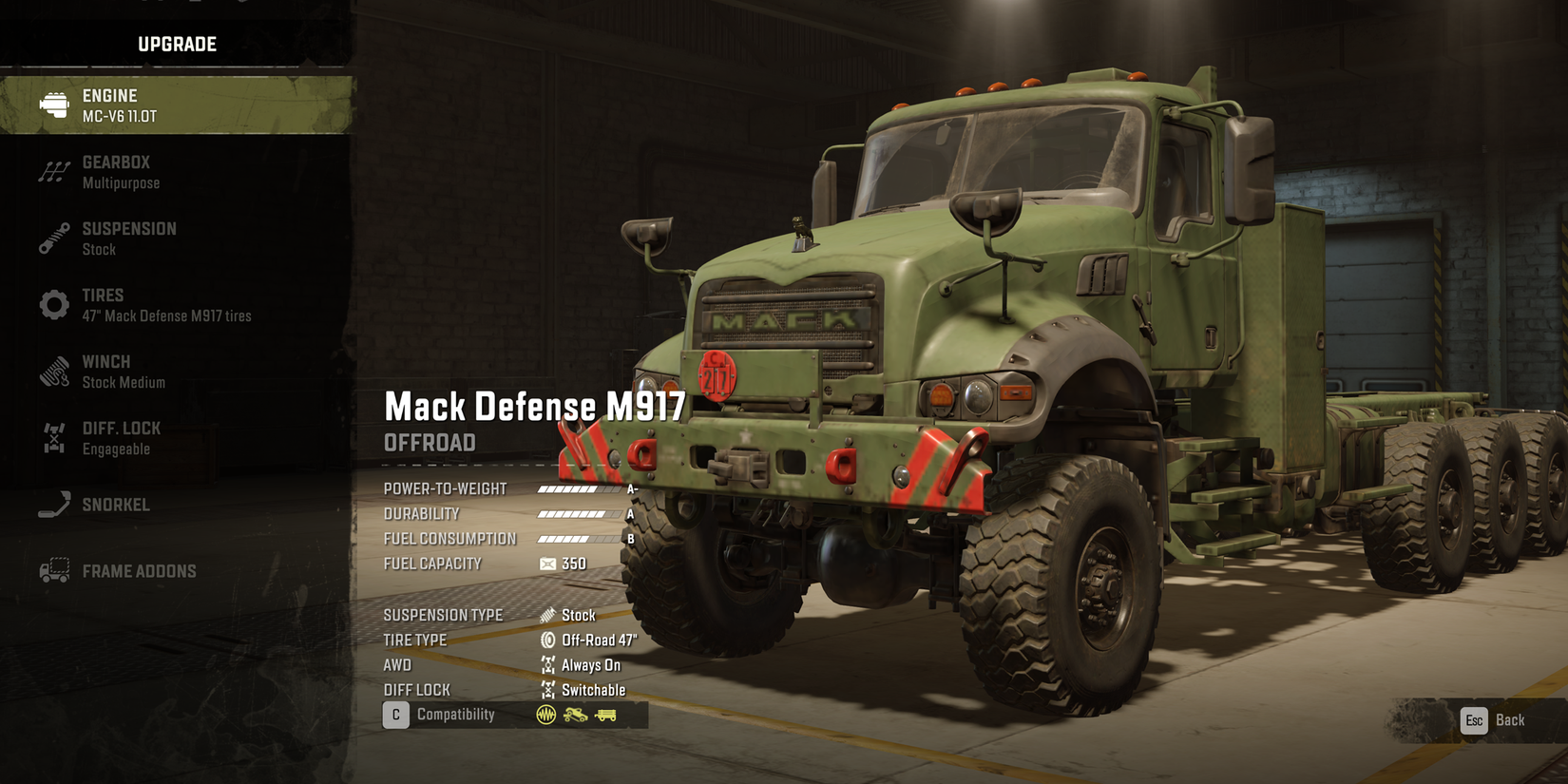Switch suspension type from Stock
The image size is (1568, 784).
coord(580,615)
